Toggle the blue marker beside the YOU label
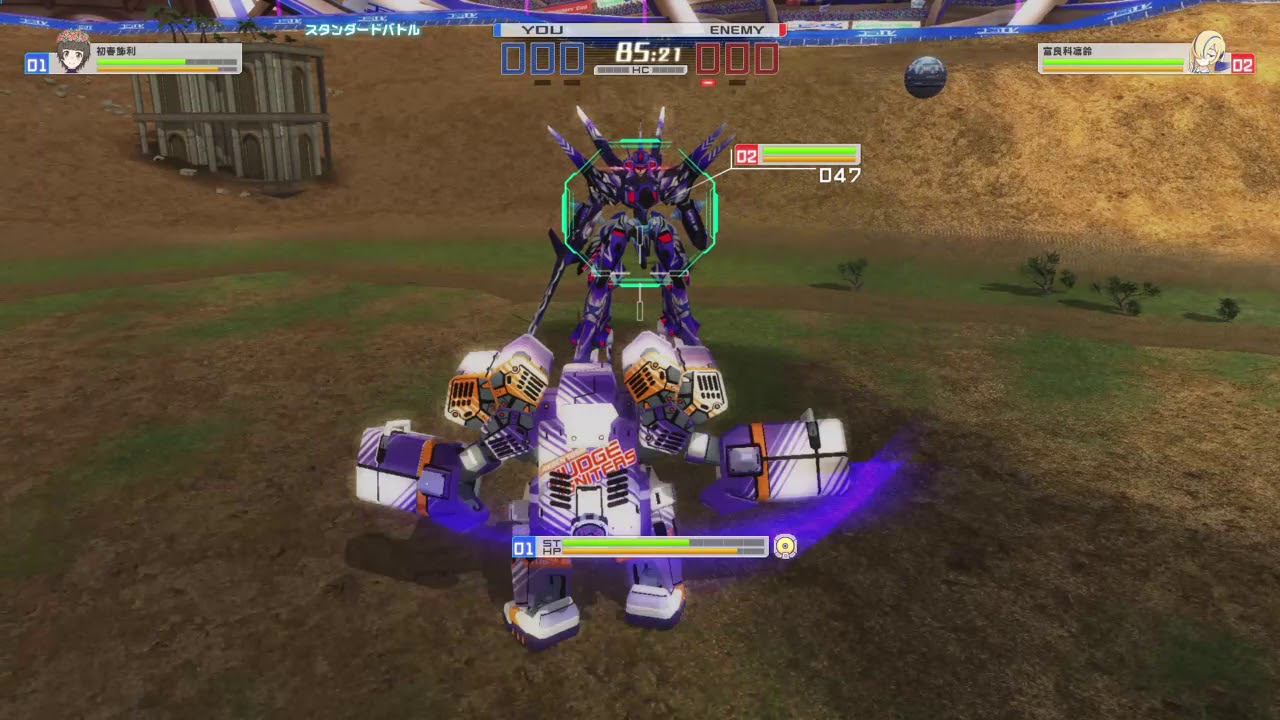Screen dimensions: 1280x720 tap(497, 29)
